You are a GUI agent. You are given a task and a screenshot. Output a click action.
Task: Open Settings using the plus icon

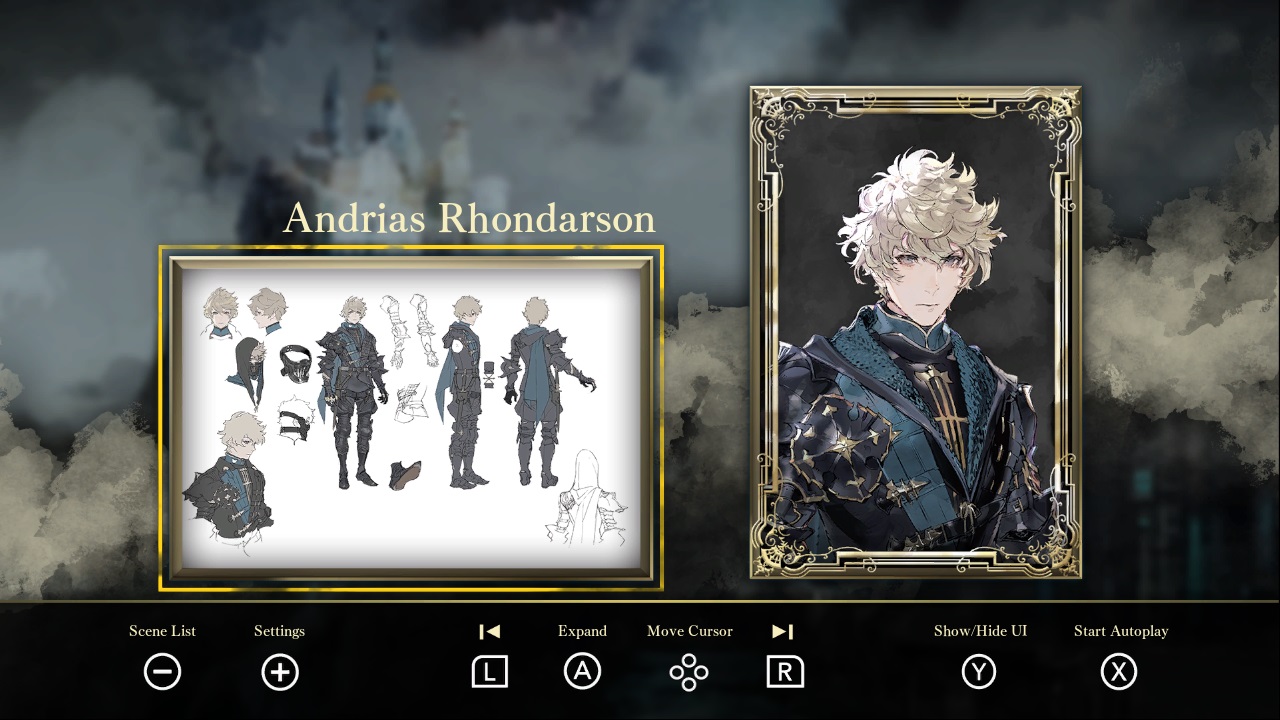[279, 672]
